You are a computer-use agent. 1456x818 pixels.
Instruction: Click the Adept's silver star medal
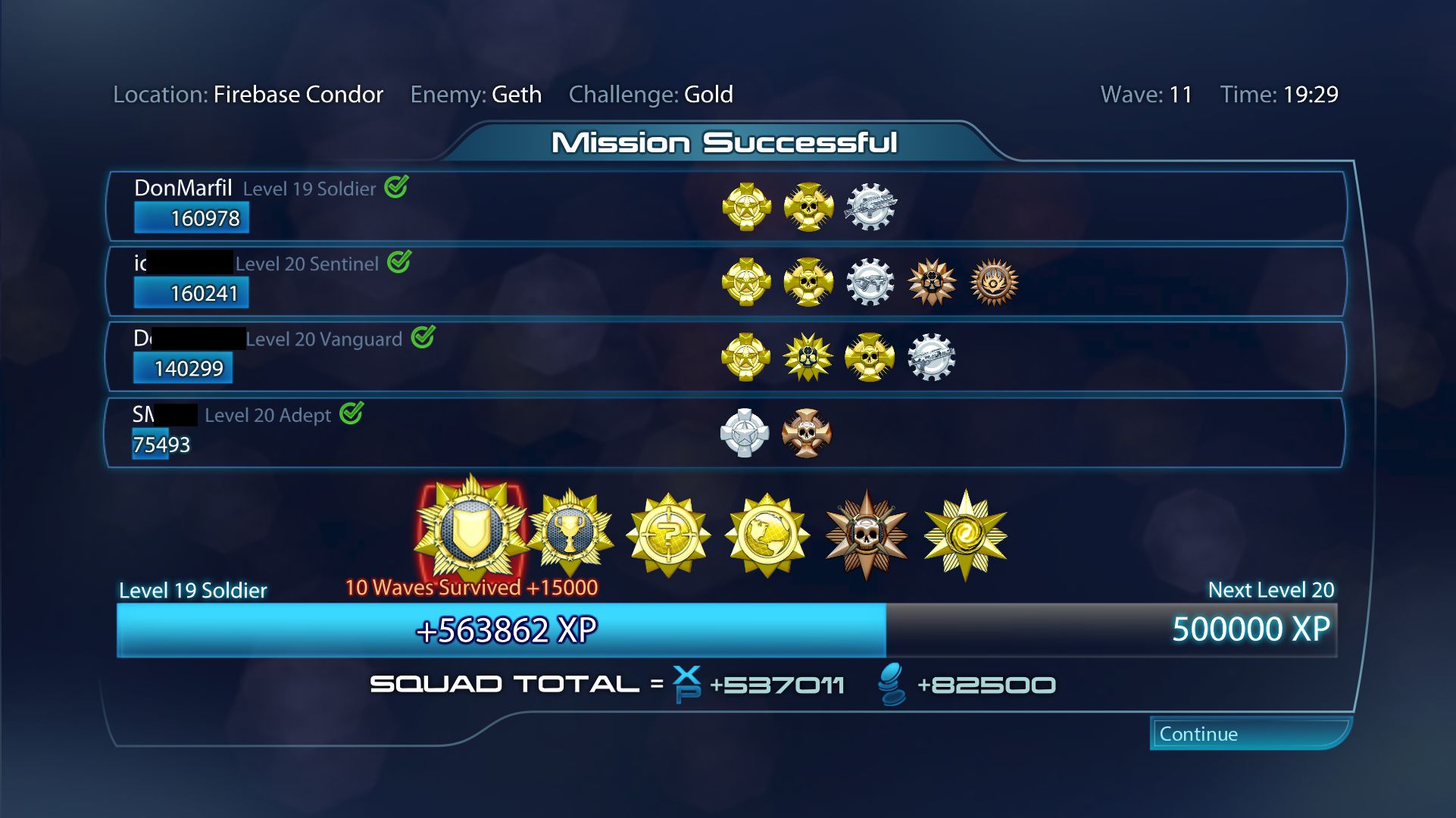click(746, 434)
